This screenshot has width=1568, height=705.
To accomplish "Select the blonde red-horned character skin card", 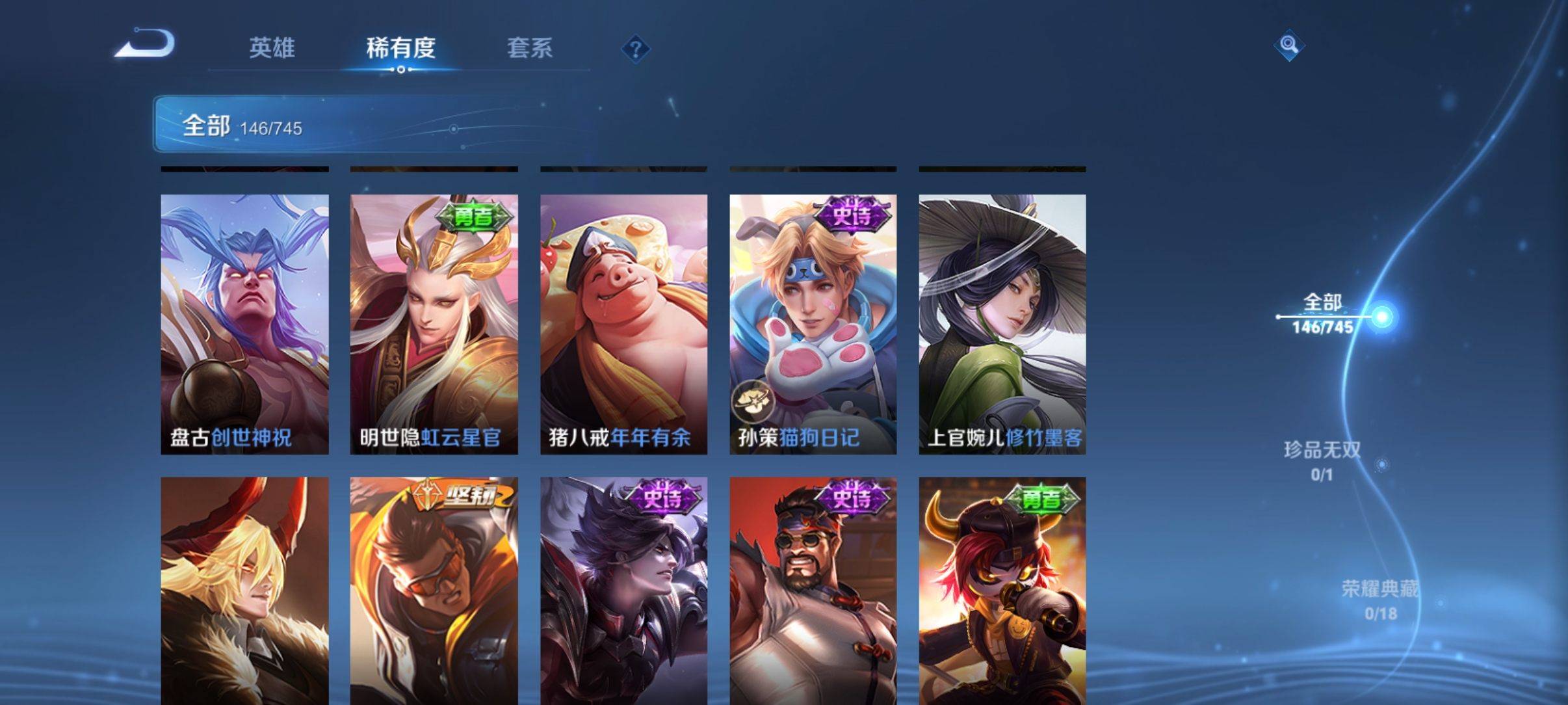I will (x=244, y=591).
